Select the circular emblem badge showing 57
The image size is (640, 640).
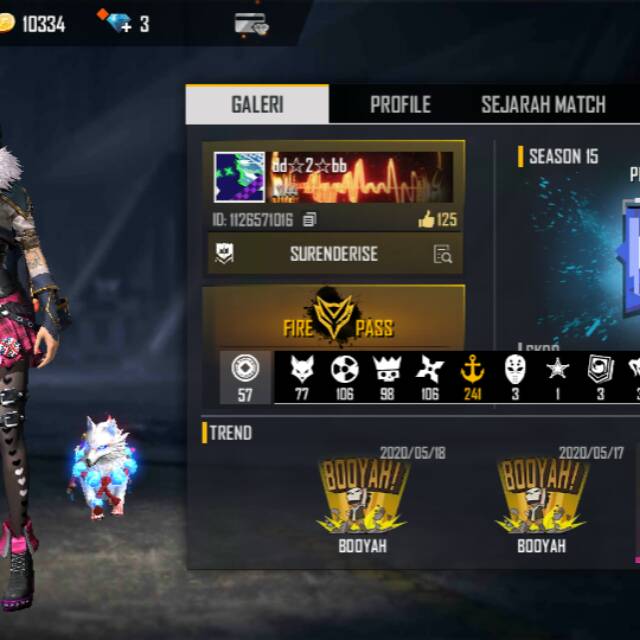pyautogui.click(x=245, y=370)
